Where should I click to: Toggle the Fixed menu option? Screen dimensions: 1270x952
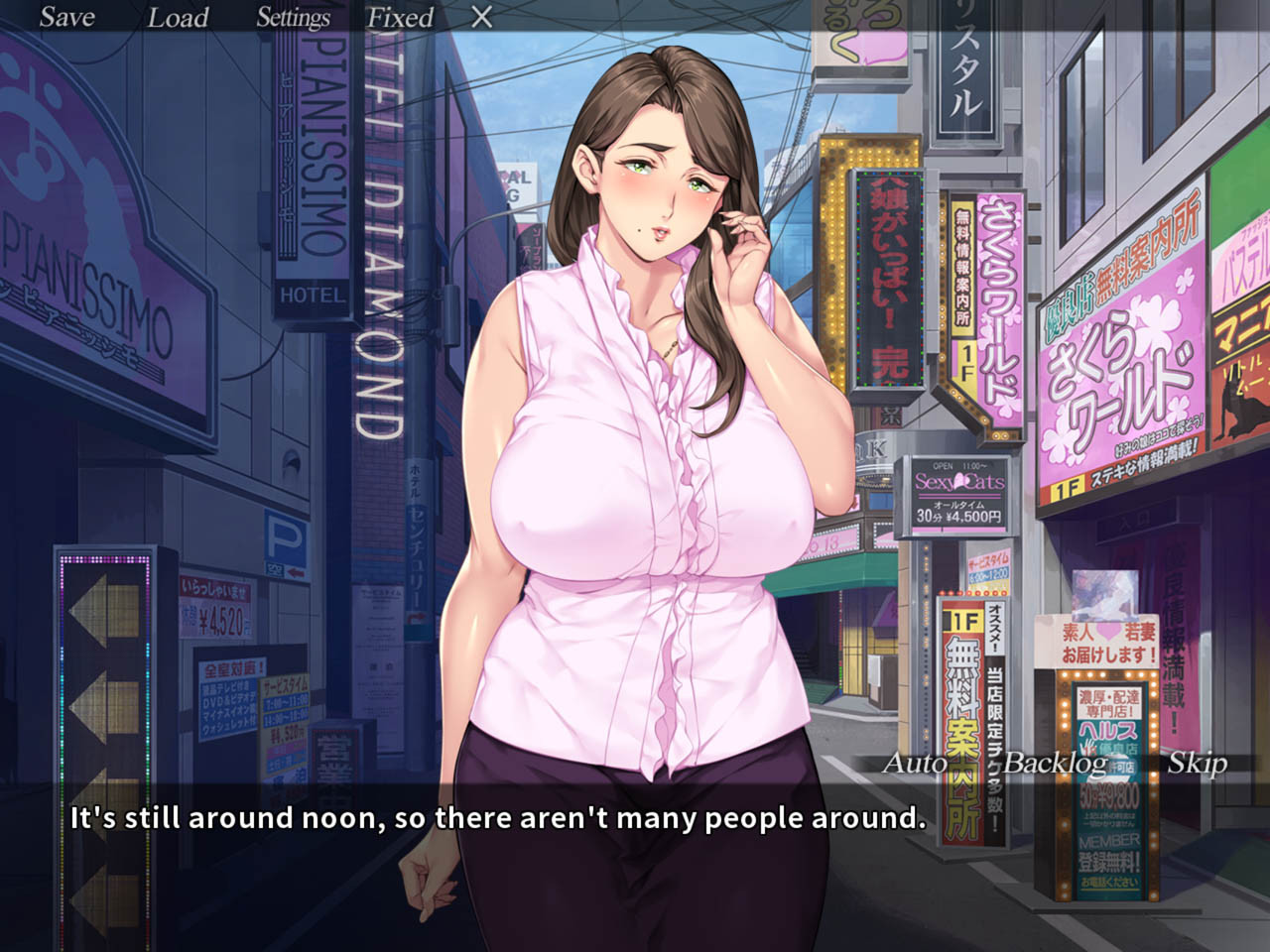coord(400,17)
